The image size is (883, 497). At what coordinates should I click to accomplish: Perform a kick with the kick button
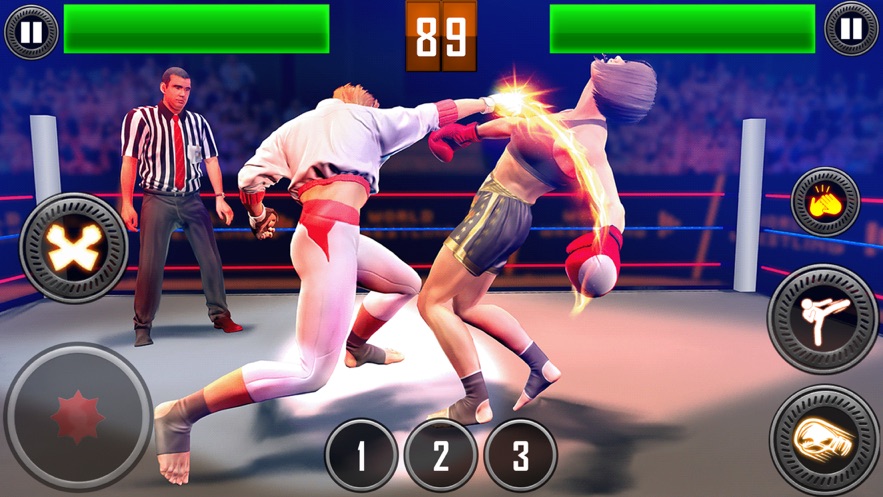tap(822, 319)
